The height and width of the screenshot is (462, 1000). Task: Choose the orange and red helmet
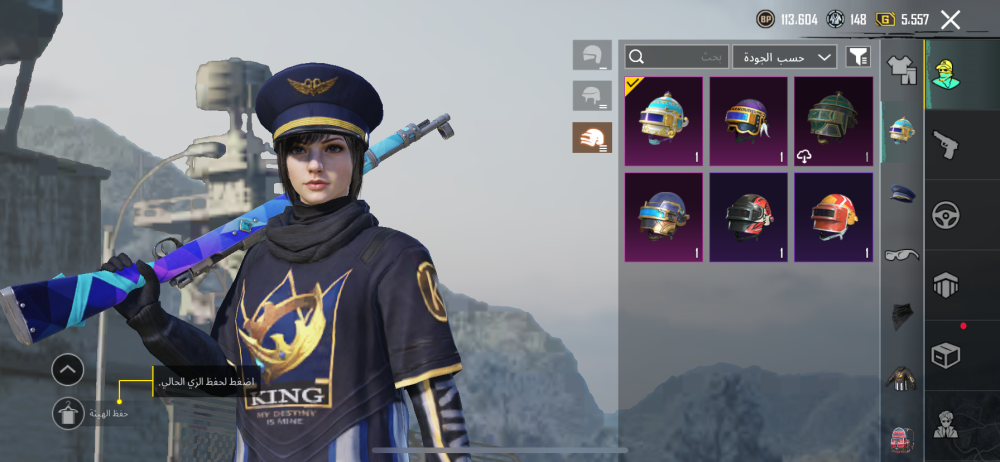(834, 217)
